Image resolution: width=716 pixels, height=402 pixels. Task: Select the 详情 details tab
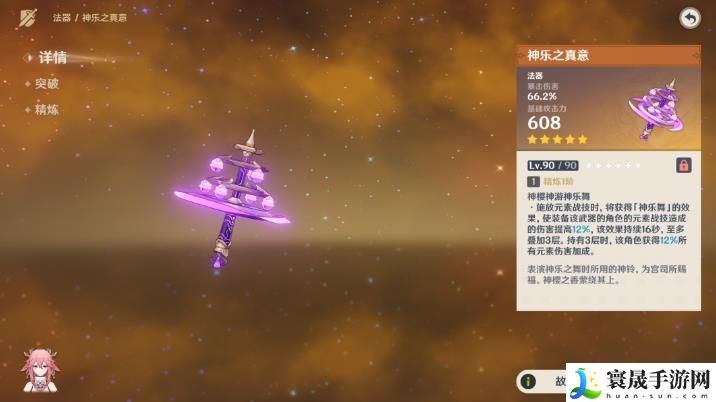click(x=51, y=58)
